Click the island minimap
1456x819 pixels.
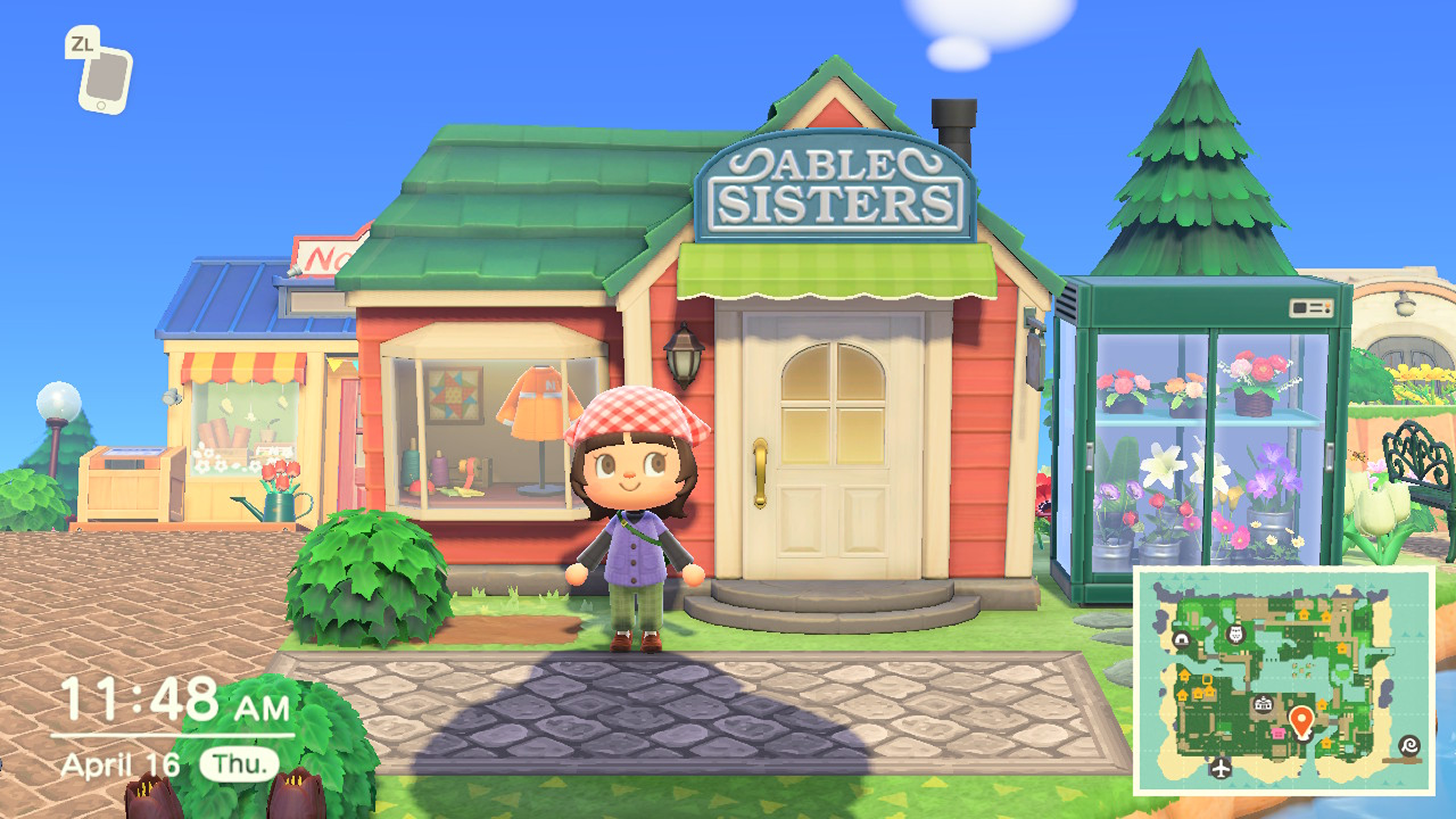(x=1283, y=680)
